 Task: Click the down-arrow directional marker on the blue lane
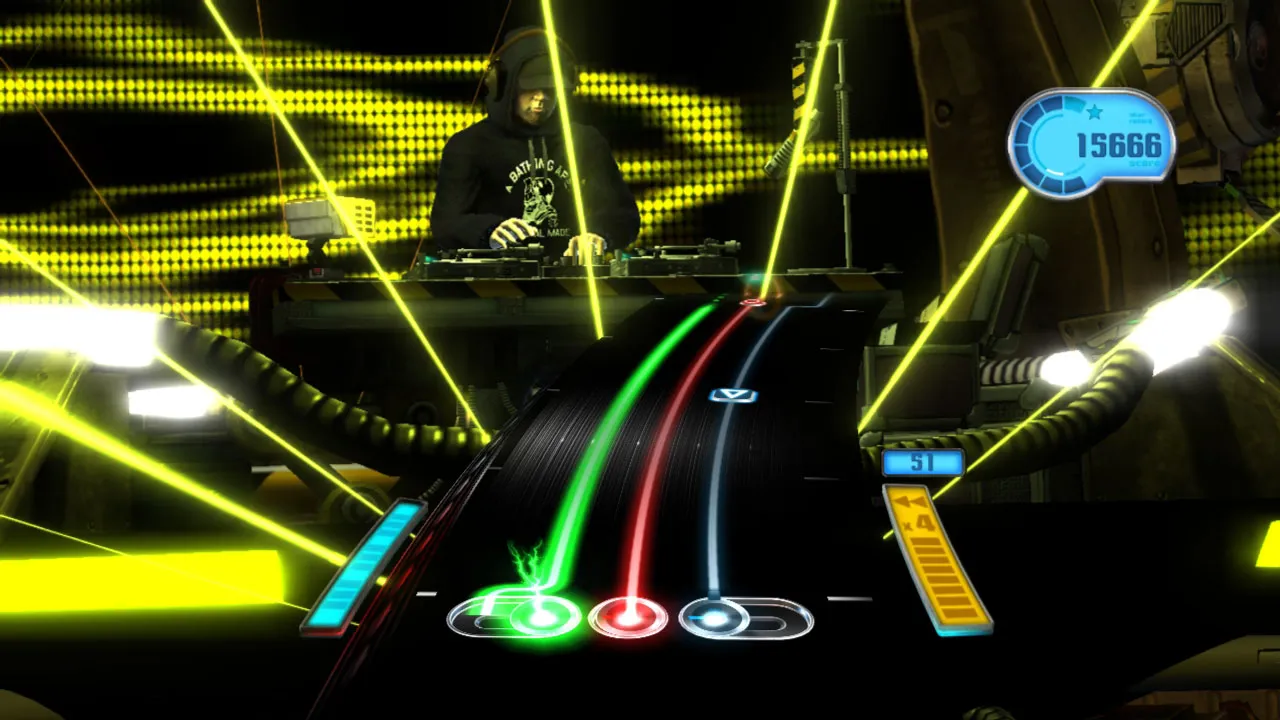(x=733, y=393)
